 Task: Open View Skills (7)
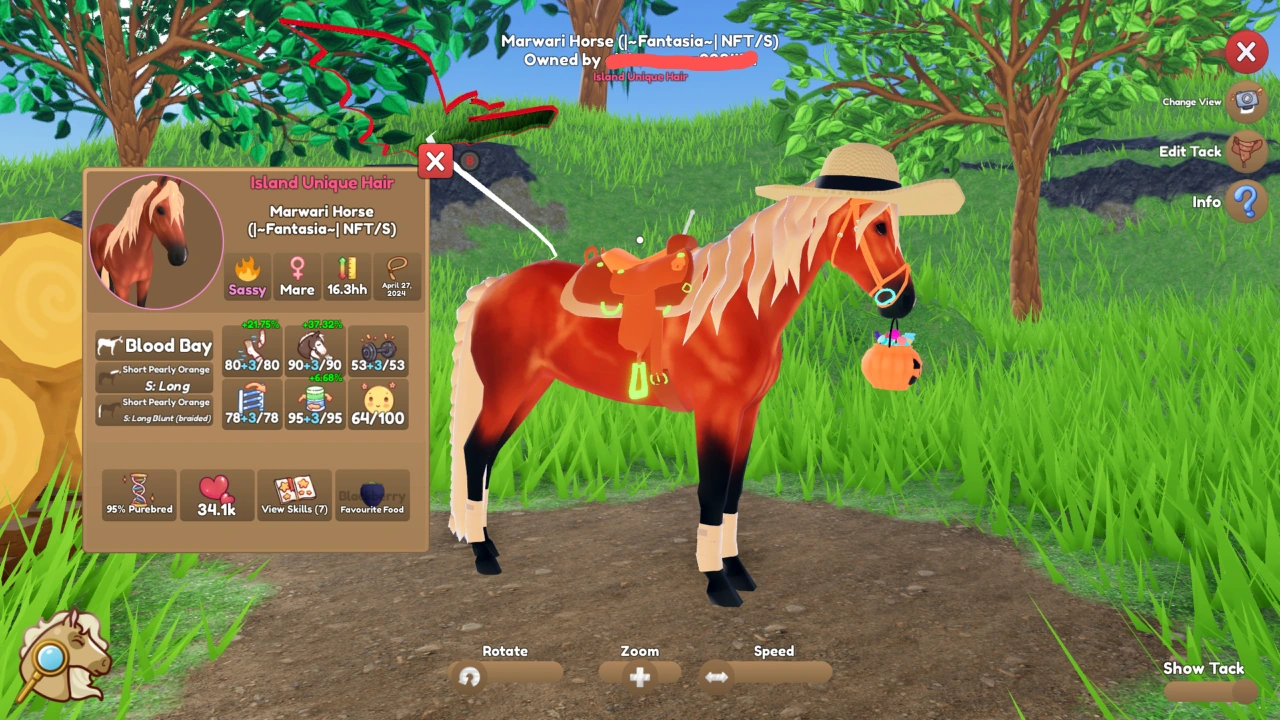click(x=294, y=493)
